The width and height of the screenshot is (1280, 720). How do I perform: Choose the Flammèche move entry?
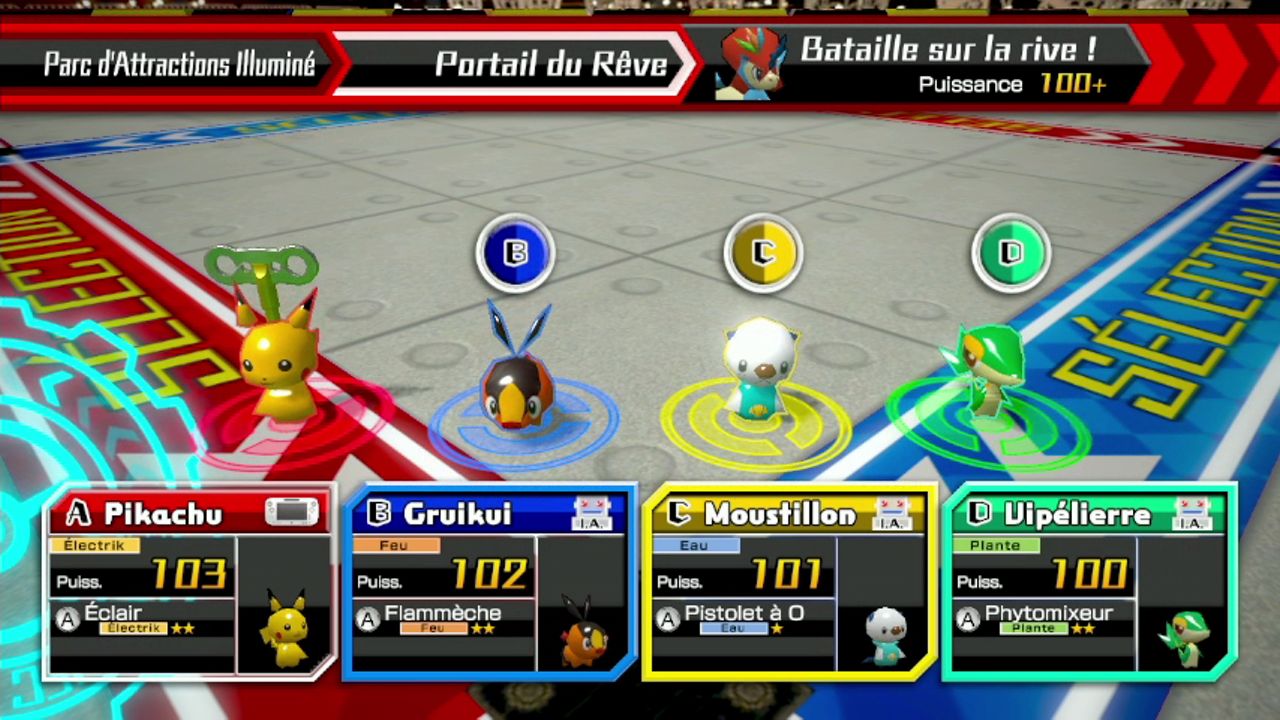point(440,619)
